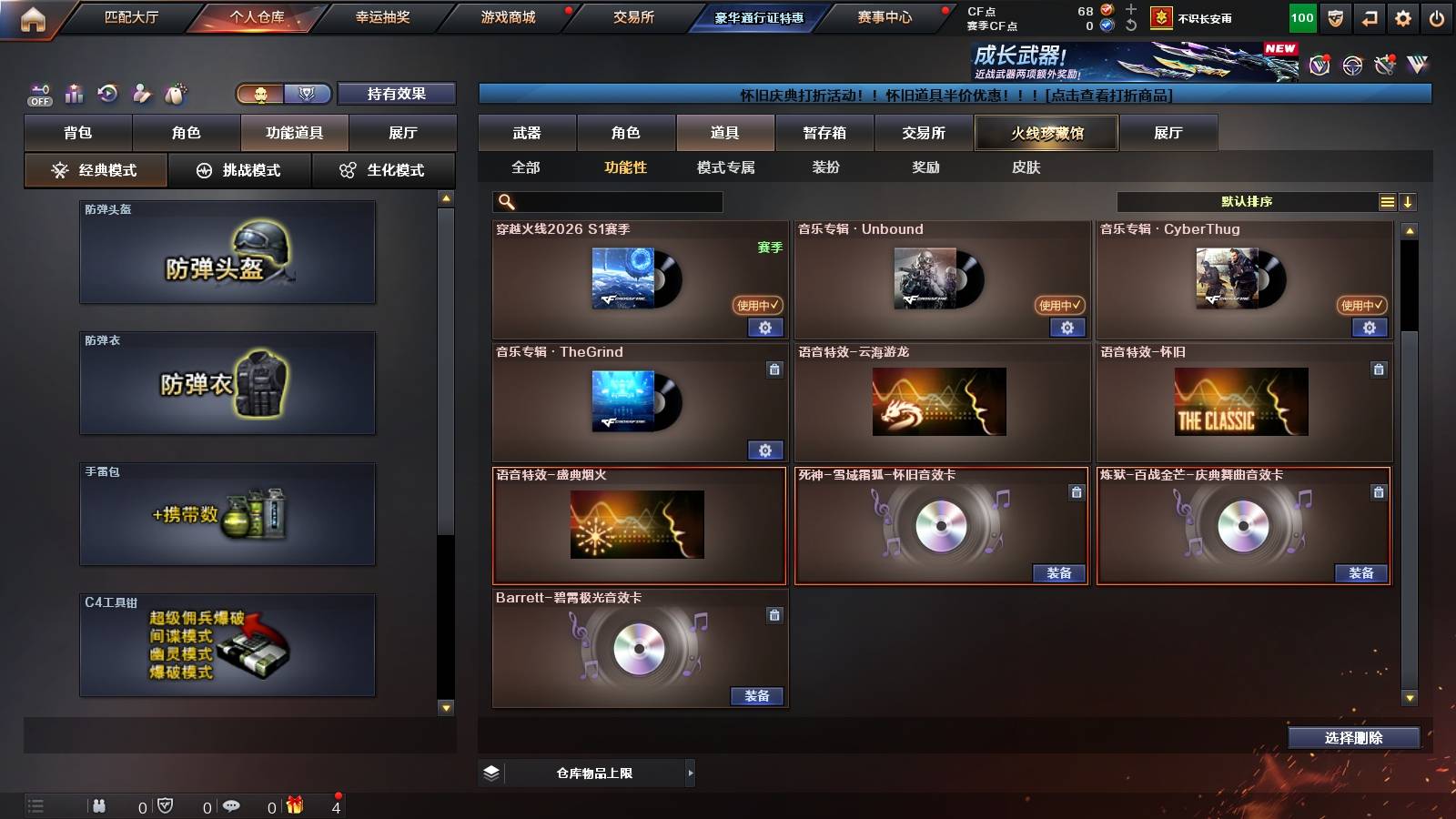Viewport: 1456px width, 819px height.
Task: Open settings gear on Unbound music album card
Action: tap(1067, 329)
